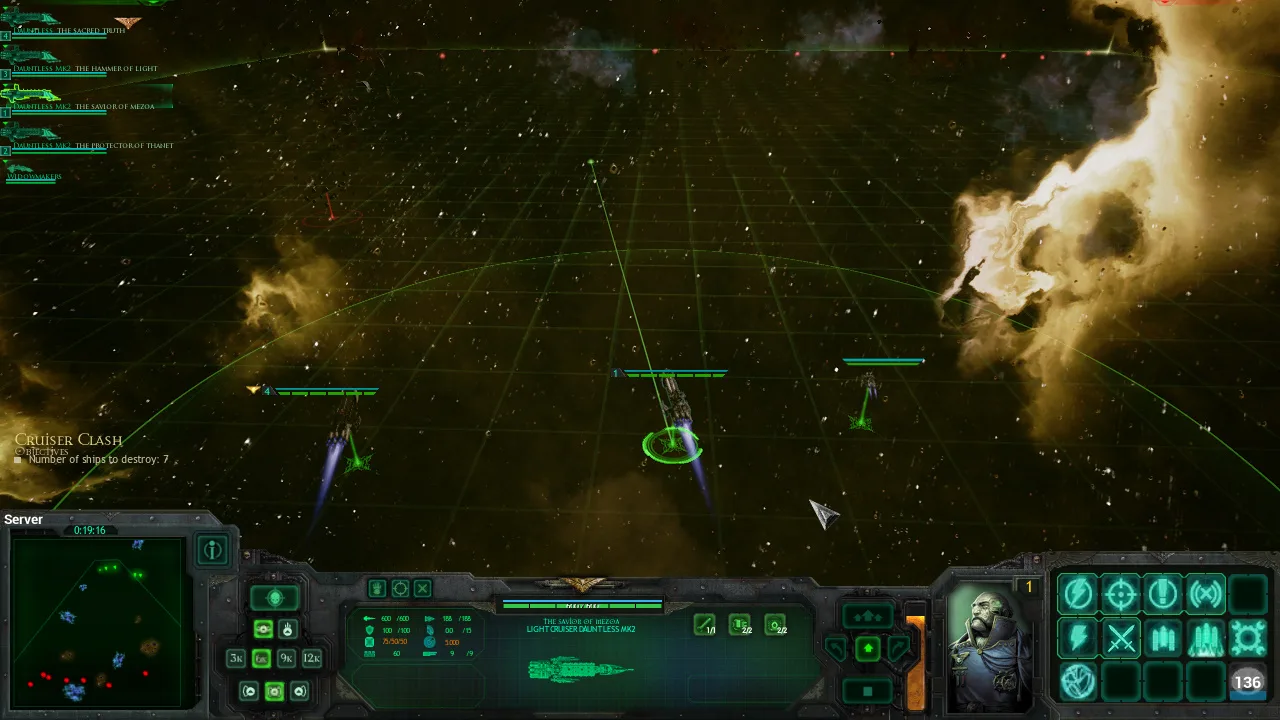The height and width of the screenshot is (720, 1280).
Task: Activate the circular ability in the bottom skill row
Action: 1076,681
